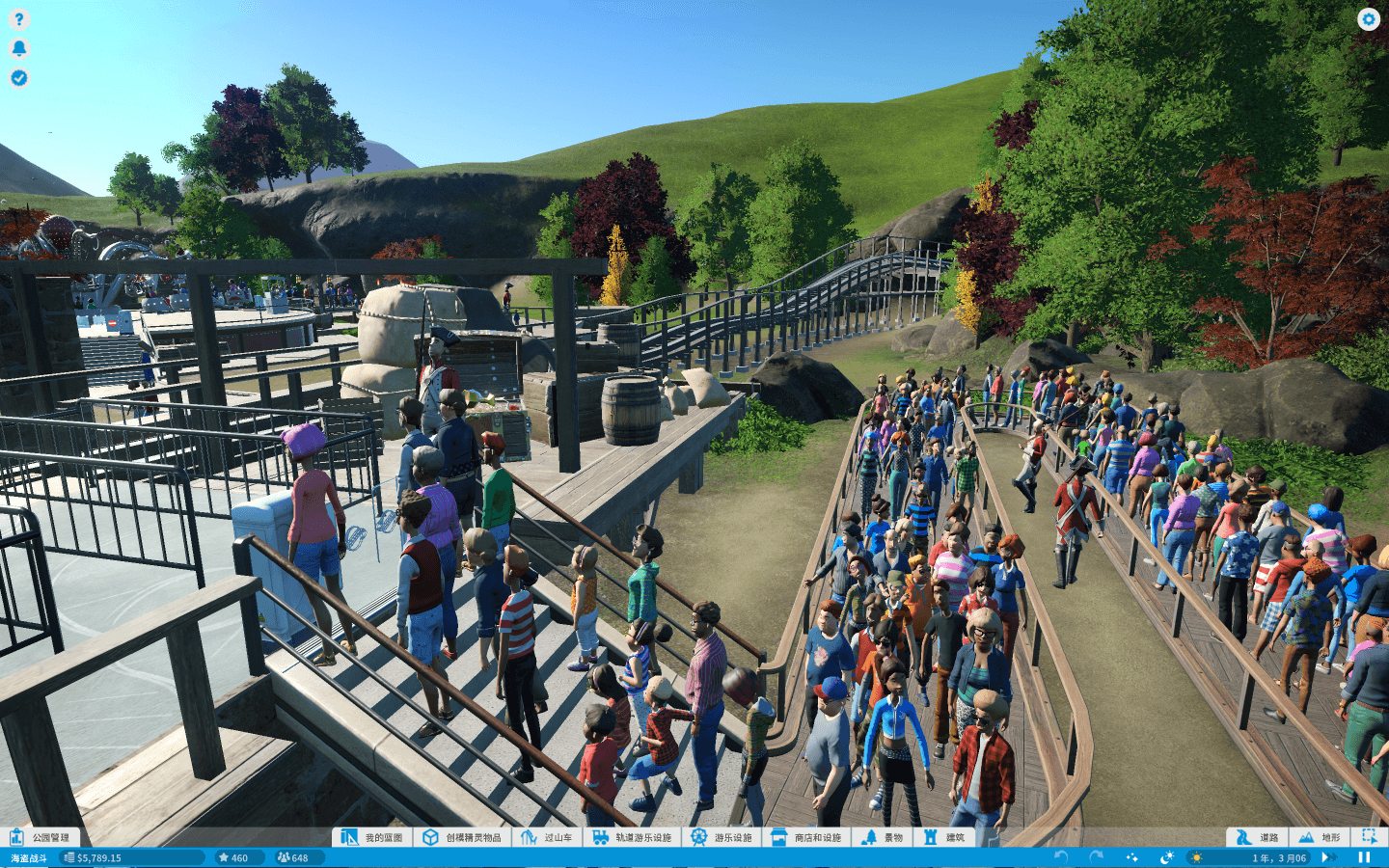Open the 地形 terrain tool
Screen dimensions: 1389x868
click(1320, 837)
